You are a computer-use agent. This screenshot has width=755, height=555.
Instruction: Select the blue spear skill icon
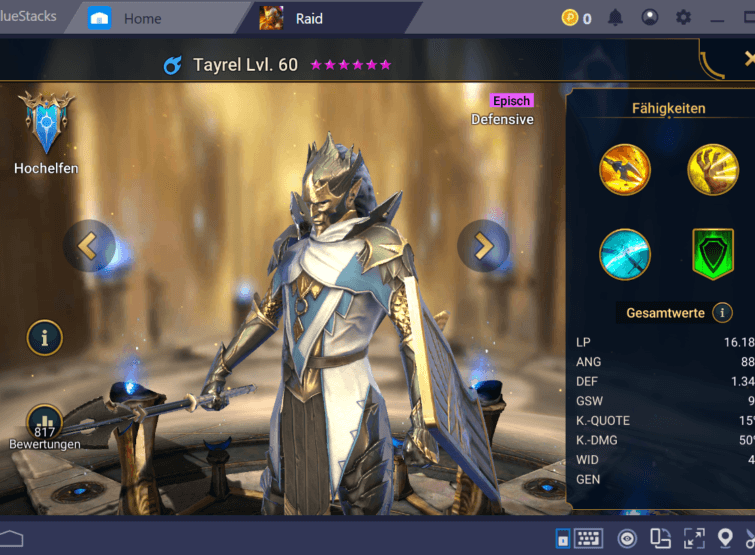point(625,255)
